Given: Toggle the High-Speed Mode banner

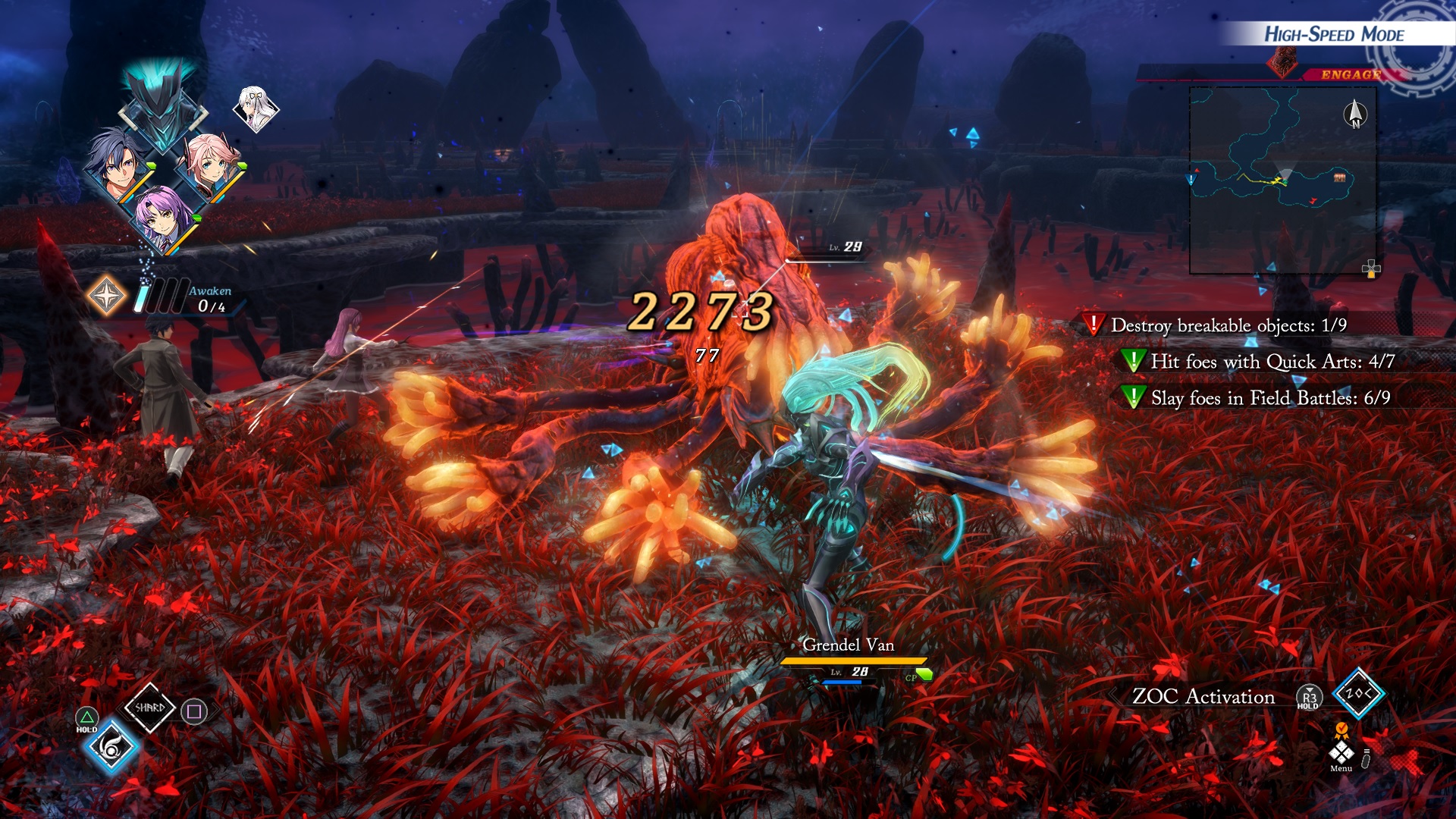Looking at the screenshot, I should 1333,34.
